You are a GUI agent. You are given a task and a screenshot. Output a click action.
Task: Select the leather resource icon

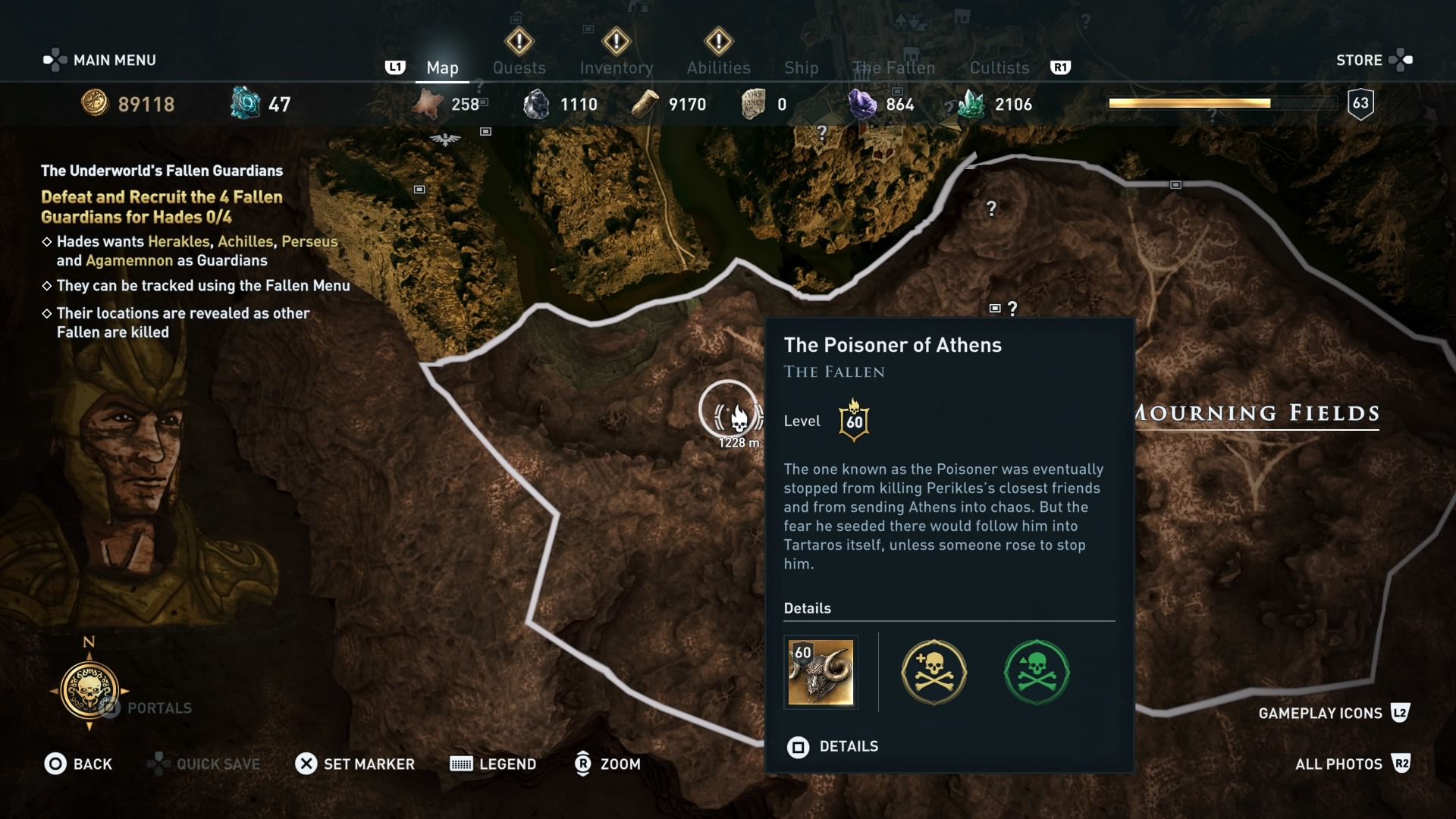click(x=430, y=104)
